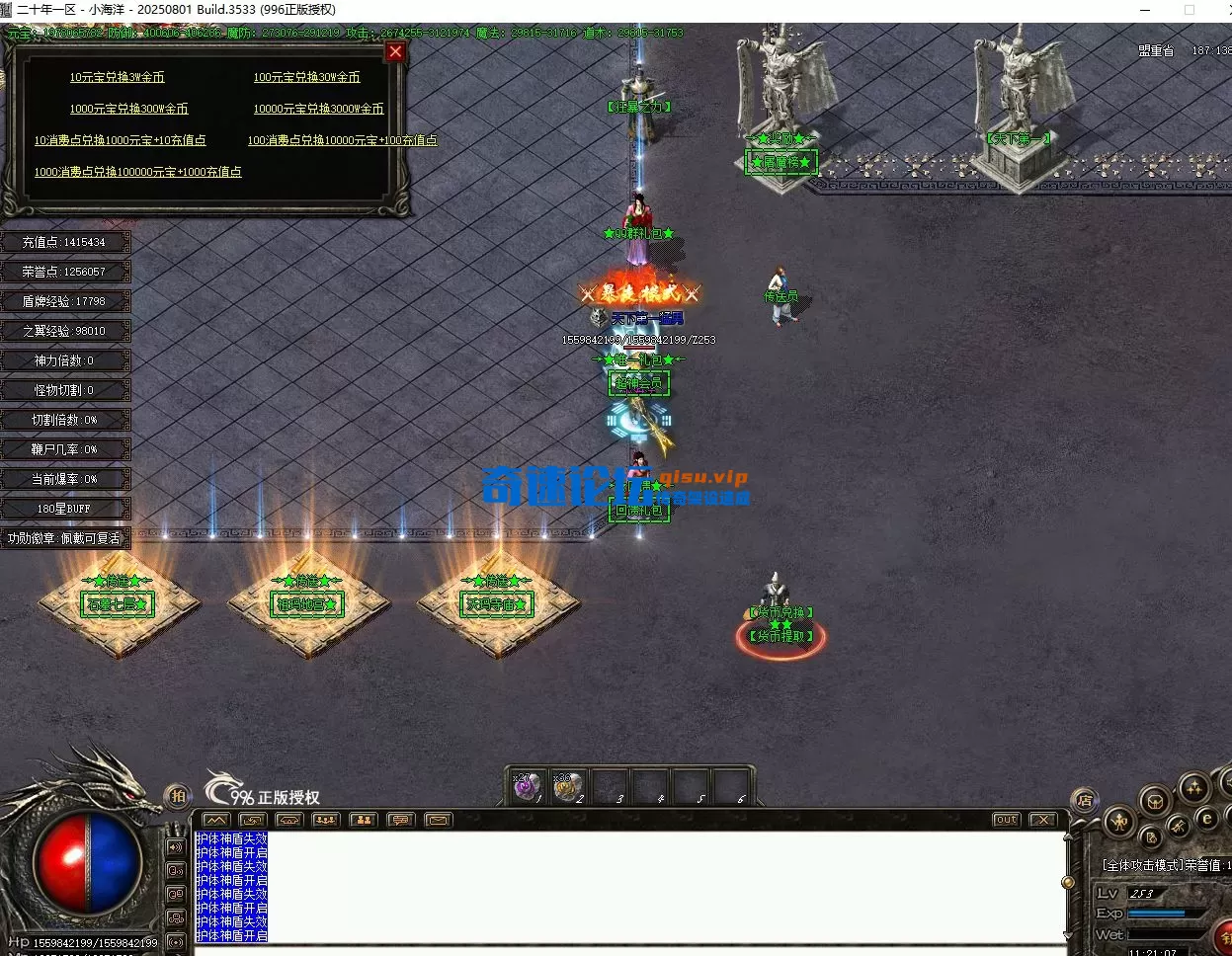Screen dimensions: 1232x956
Task: Close the game with chat bar X button
Action: (1042, 820)
